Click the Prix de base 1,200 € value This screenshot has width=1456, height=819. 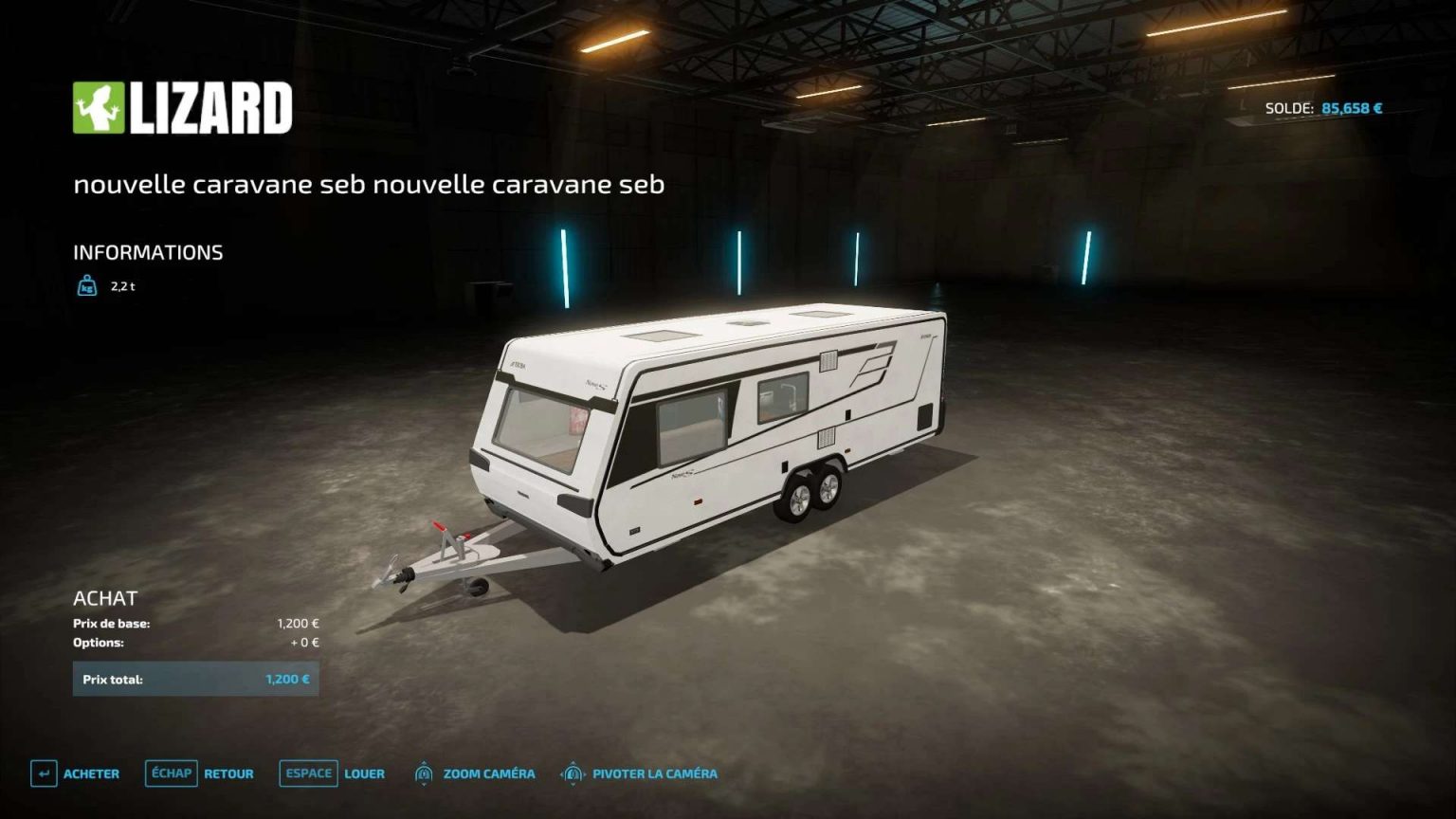click(298, 624)
